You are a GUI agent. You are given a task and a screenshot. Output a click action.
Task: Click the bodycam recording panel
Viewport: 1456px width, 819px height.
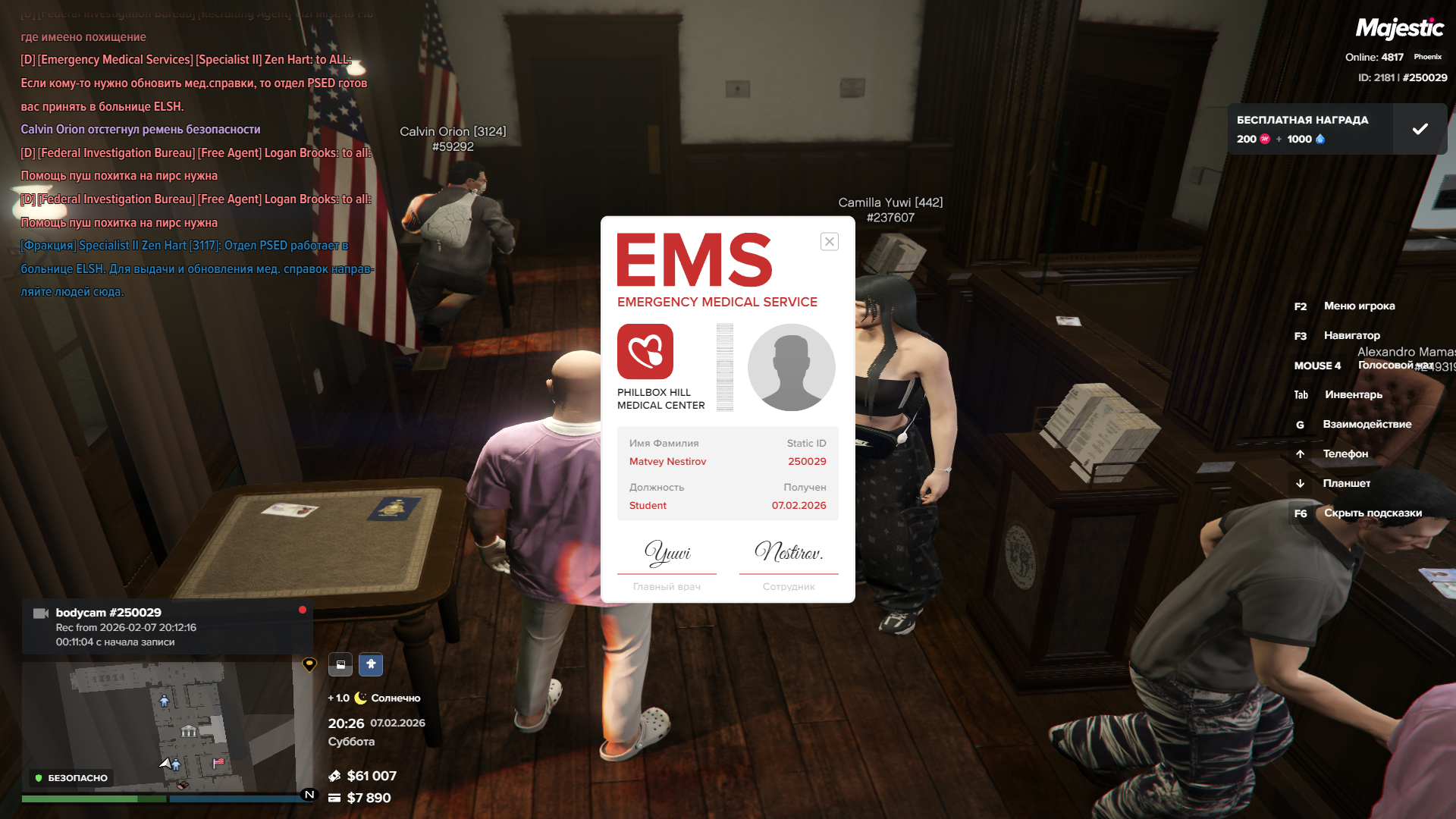pos(167,627)
